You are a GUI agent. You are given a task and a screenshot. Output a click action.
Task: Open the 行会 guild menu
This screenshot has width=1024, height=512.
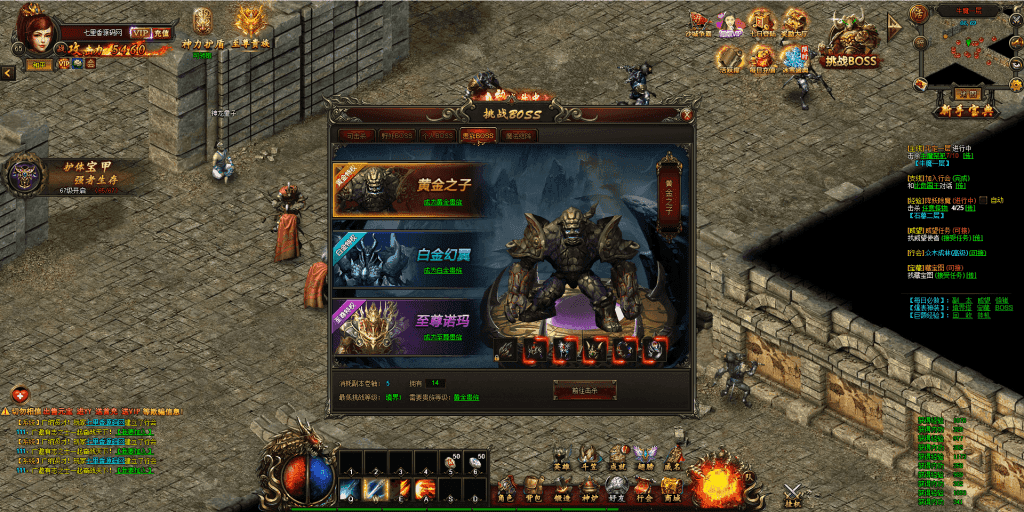coord(644,489)
